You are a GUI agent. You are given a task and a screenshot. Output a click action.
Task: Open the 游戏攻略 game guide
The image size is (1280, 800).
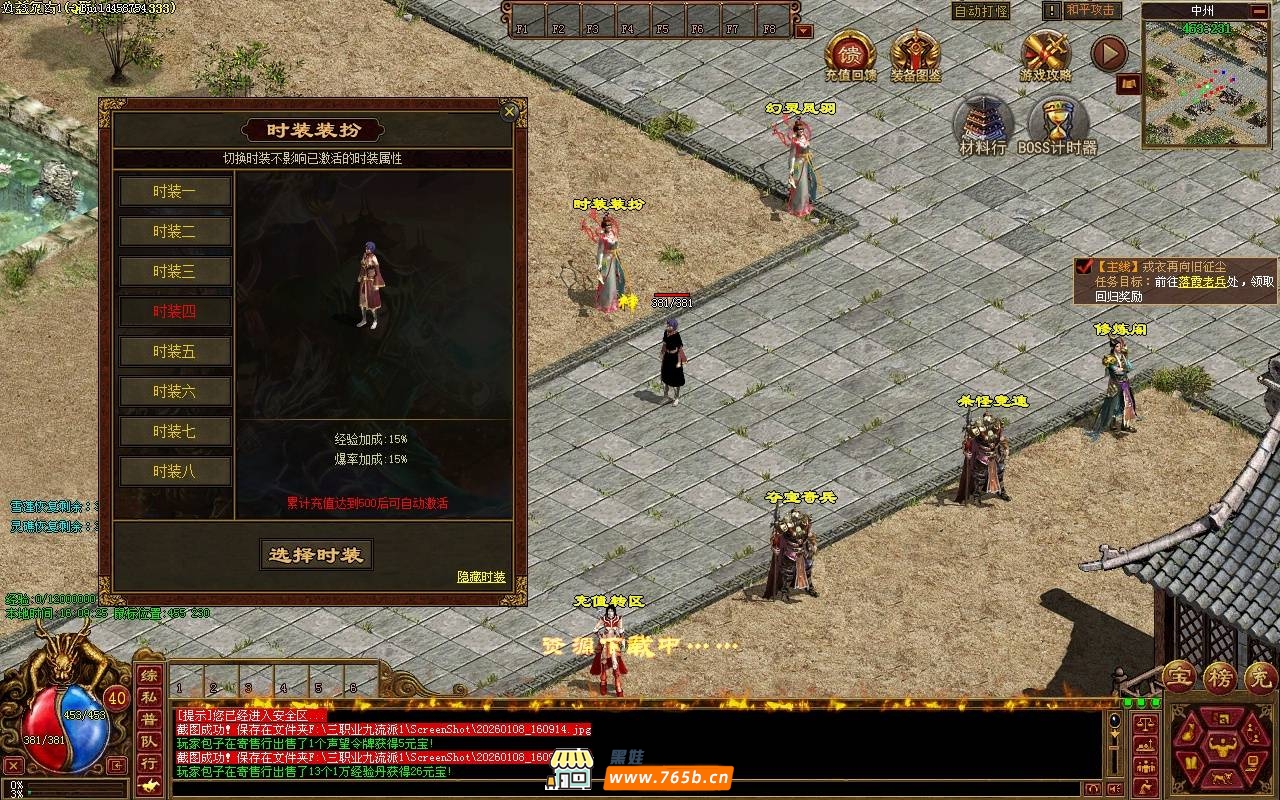click(x=1046, y=55)
